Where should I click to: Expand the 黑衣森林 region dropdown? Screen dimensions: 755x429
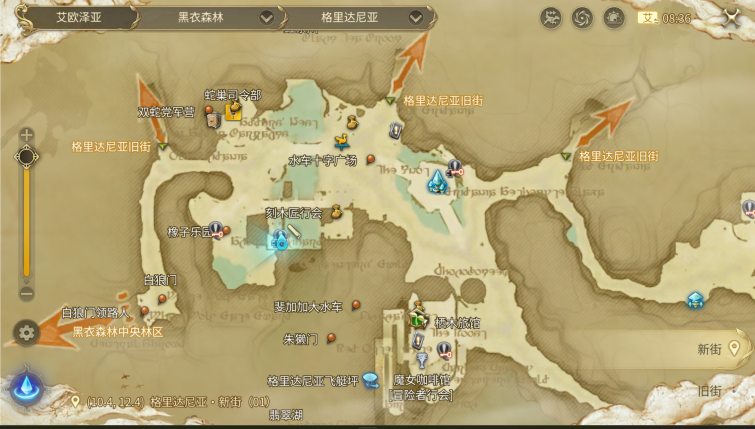(266, 17)
